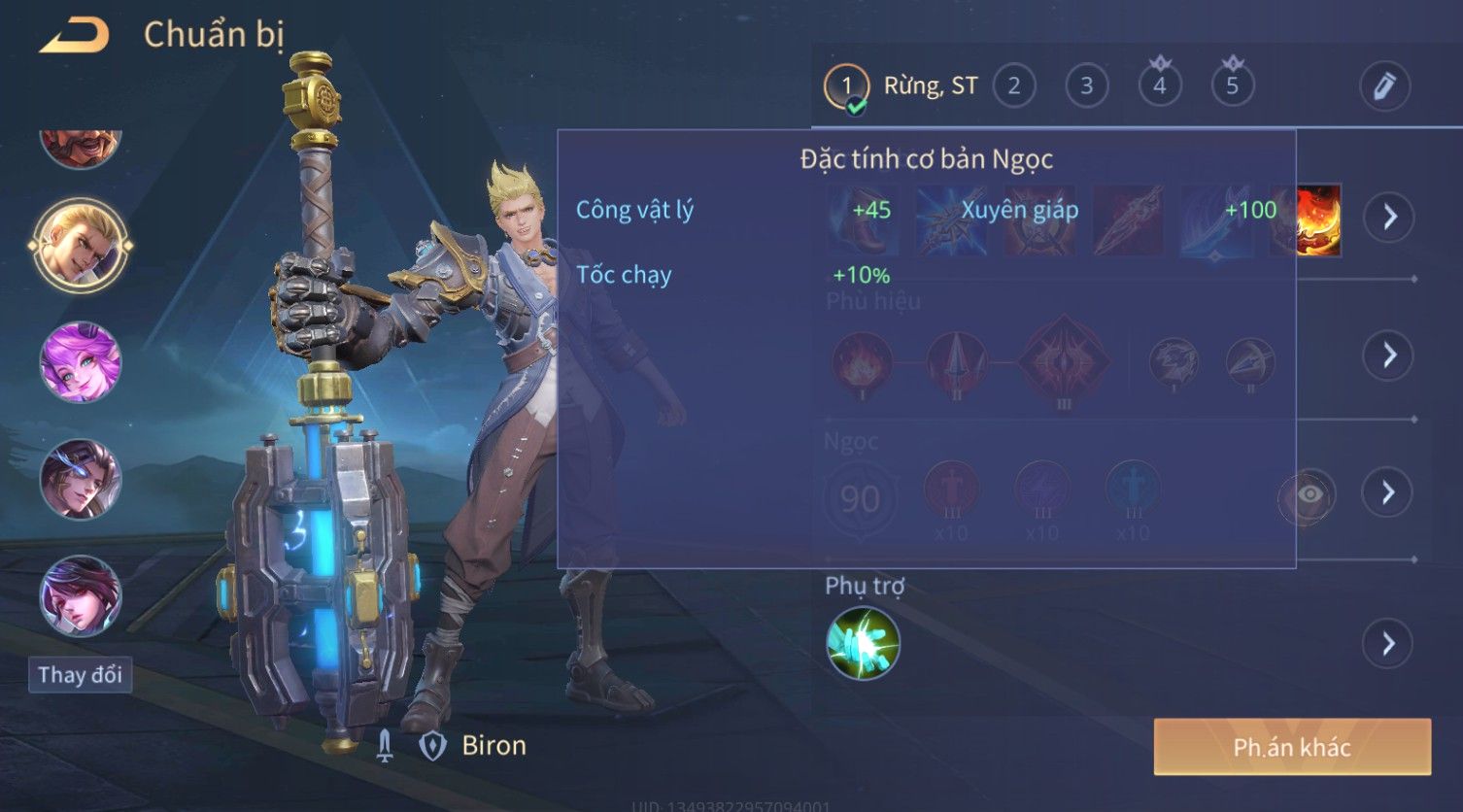Choose loadout preset 4
1463x812 pixels.
1159,86
